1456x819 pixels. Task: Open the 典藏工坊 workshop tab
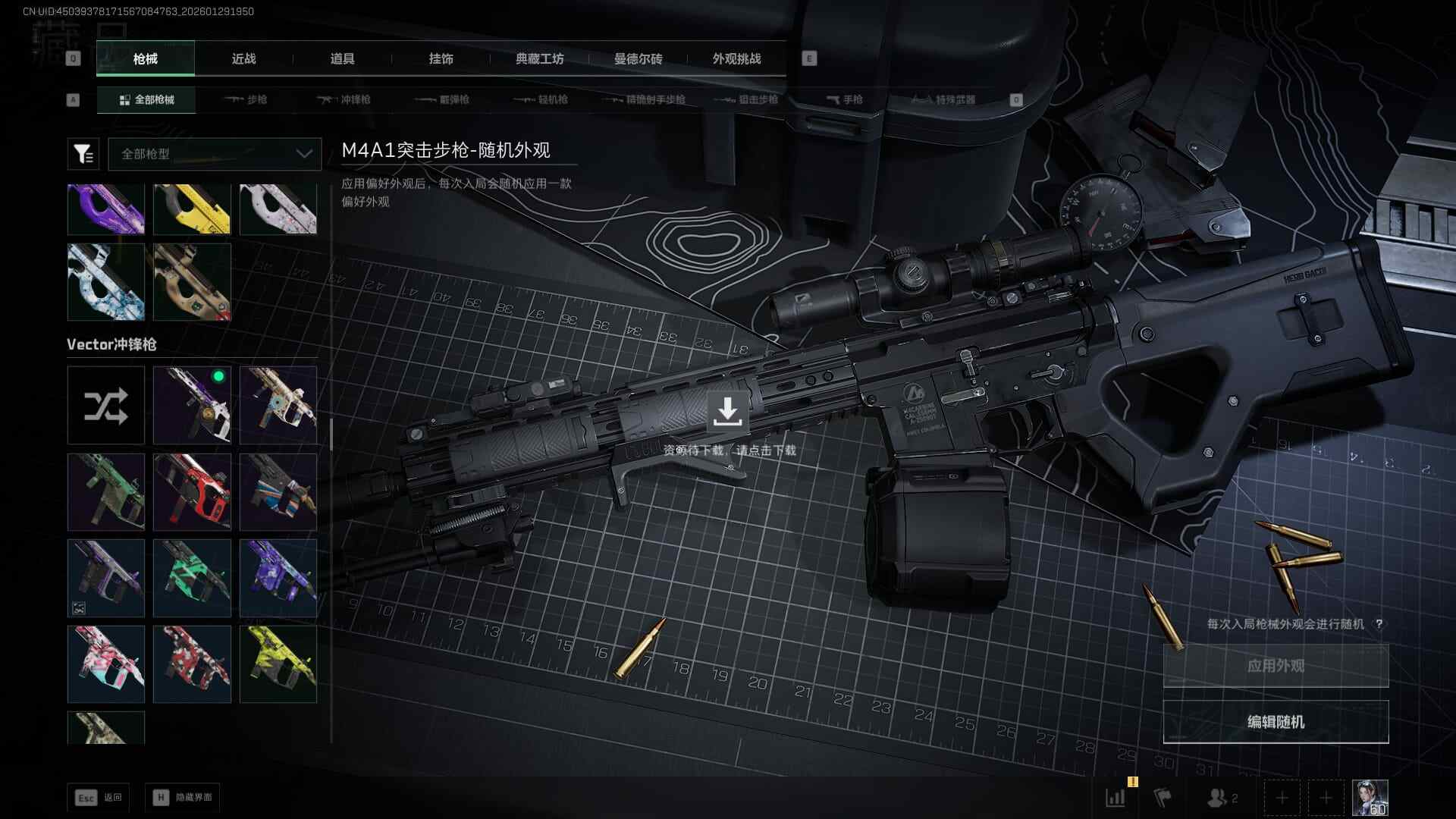coord(539,59)
